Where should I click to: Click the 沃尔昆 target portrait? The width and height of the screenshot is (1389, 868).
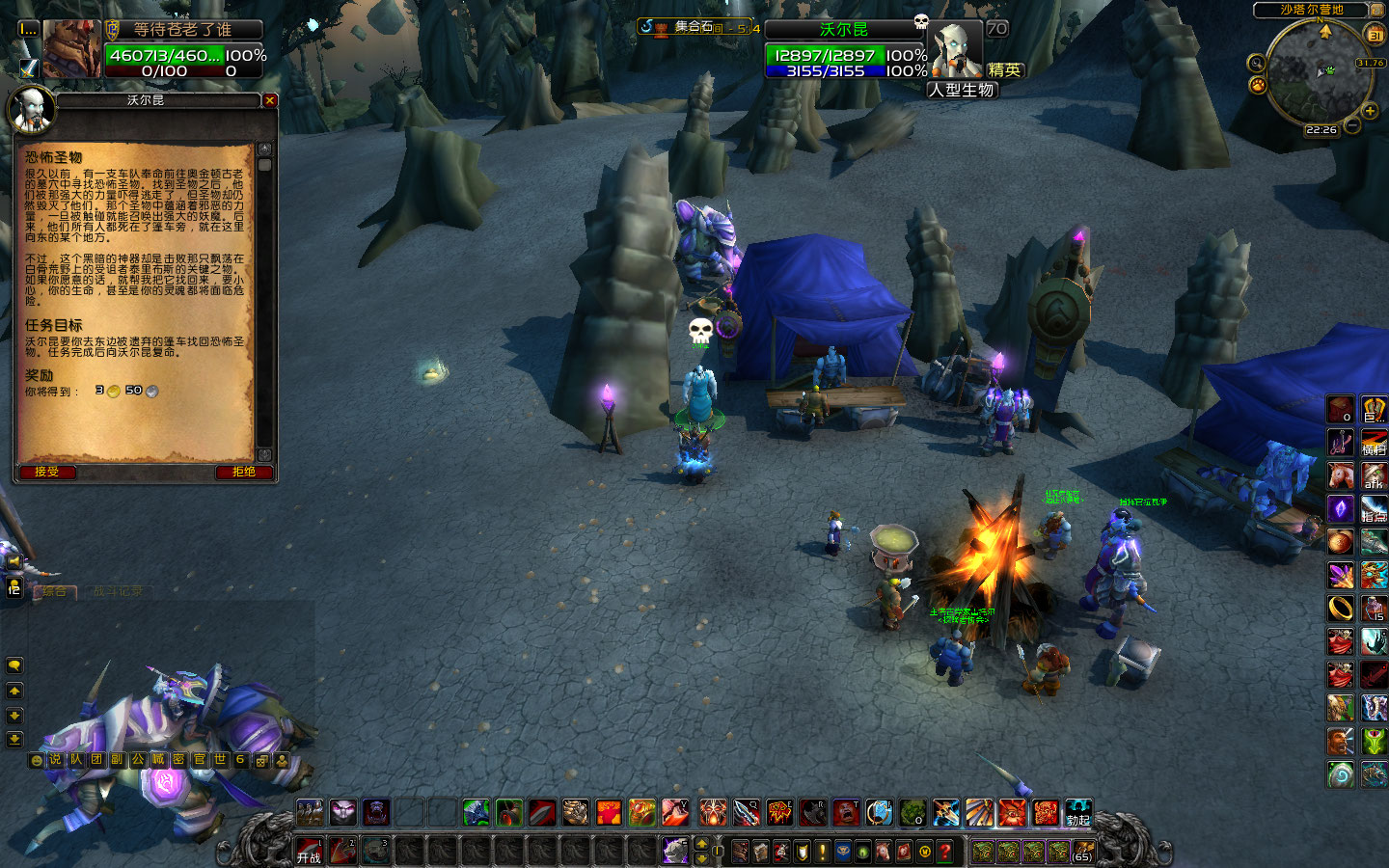958,49
